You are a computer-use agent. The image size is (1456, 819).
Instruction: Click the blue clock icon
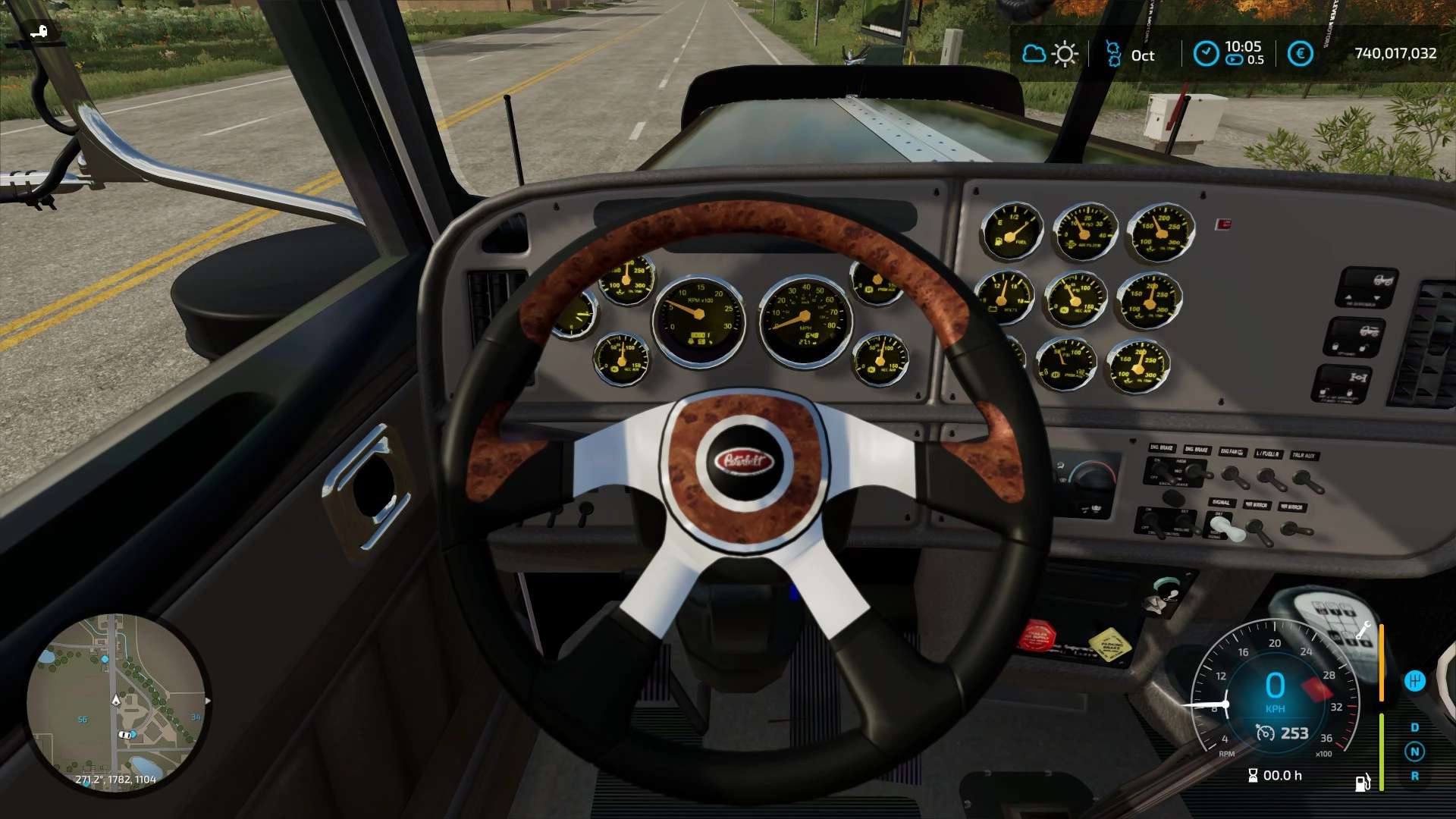(1206, 53)
